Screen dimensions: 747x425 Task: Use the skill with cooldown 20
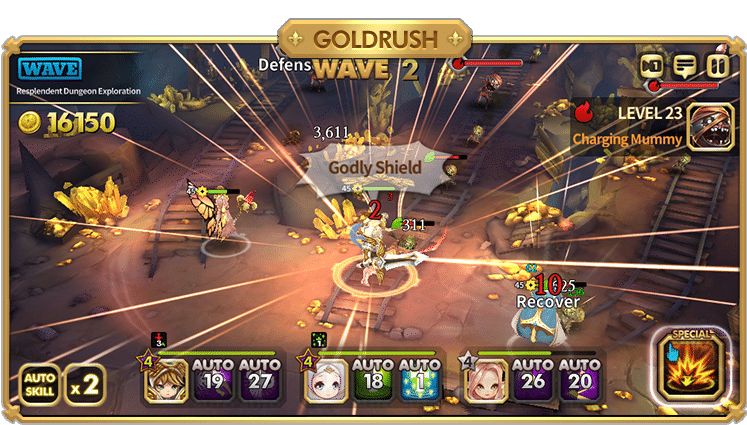pos(578,378)
